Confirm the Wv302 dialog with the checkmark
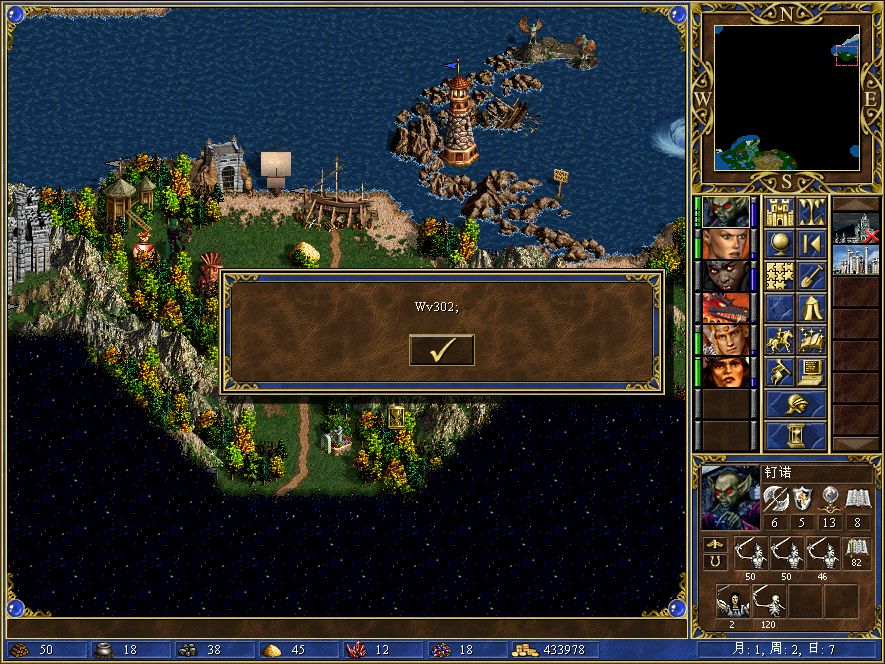 point(441,350)
